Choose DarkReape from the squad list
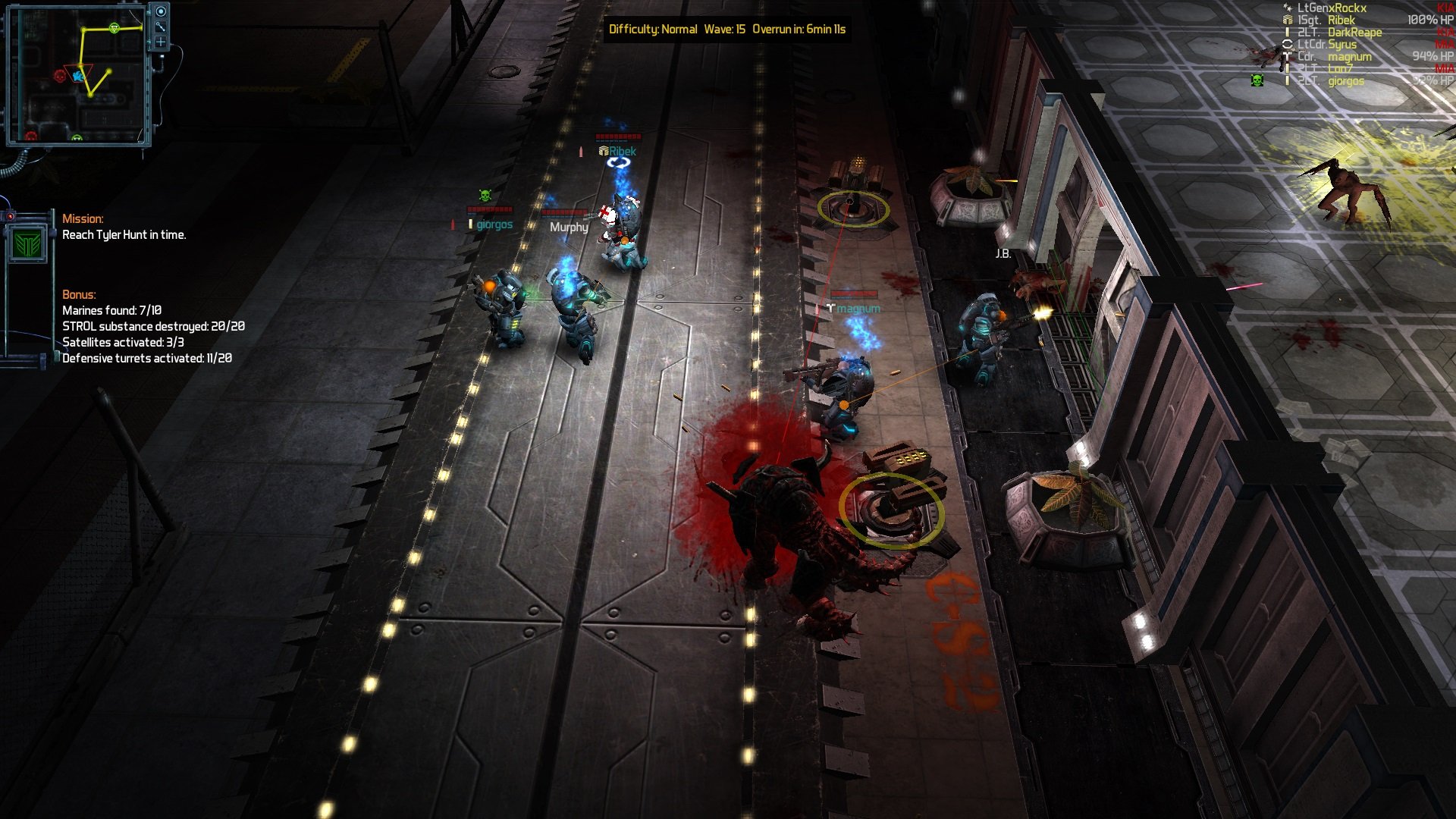The image size is (1456, 819). 1354,33
